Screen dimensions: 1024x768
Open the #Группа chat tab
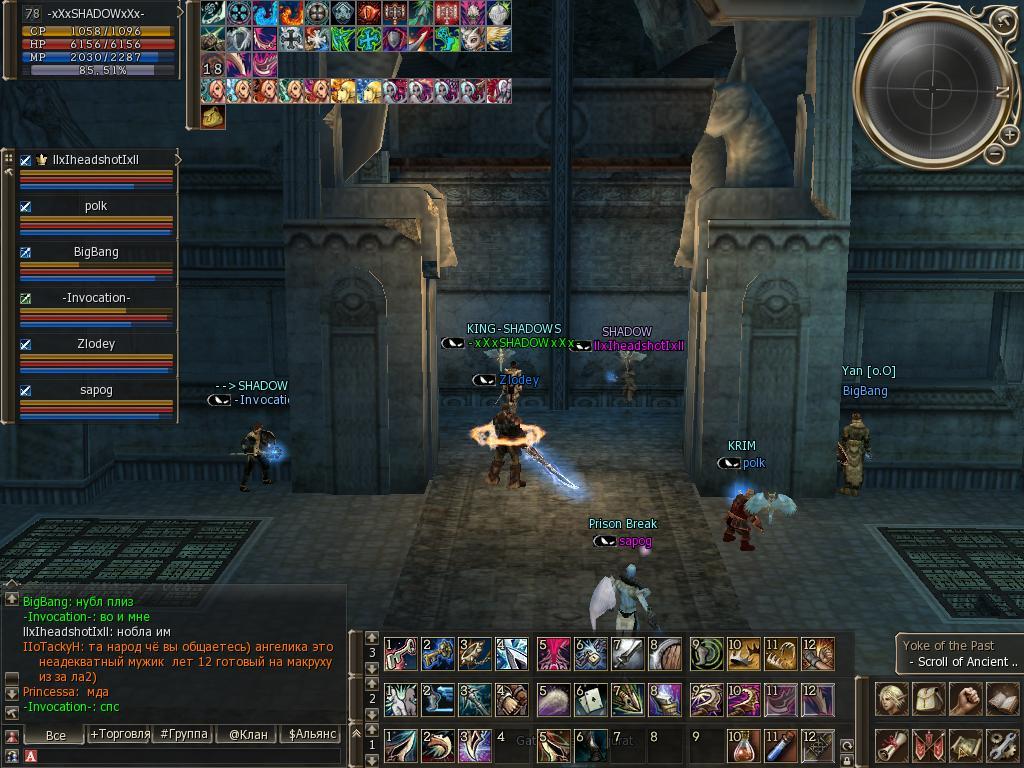(x=184, y=734)
